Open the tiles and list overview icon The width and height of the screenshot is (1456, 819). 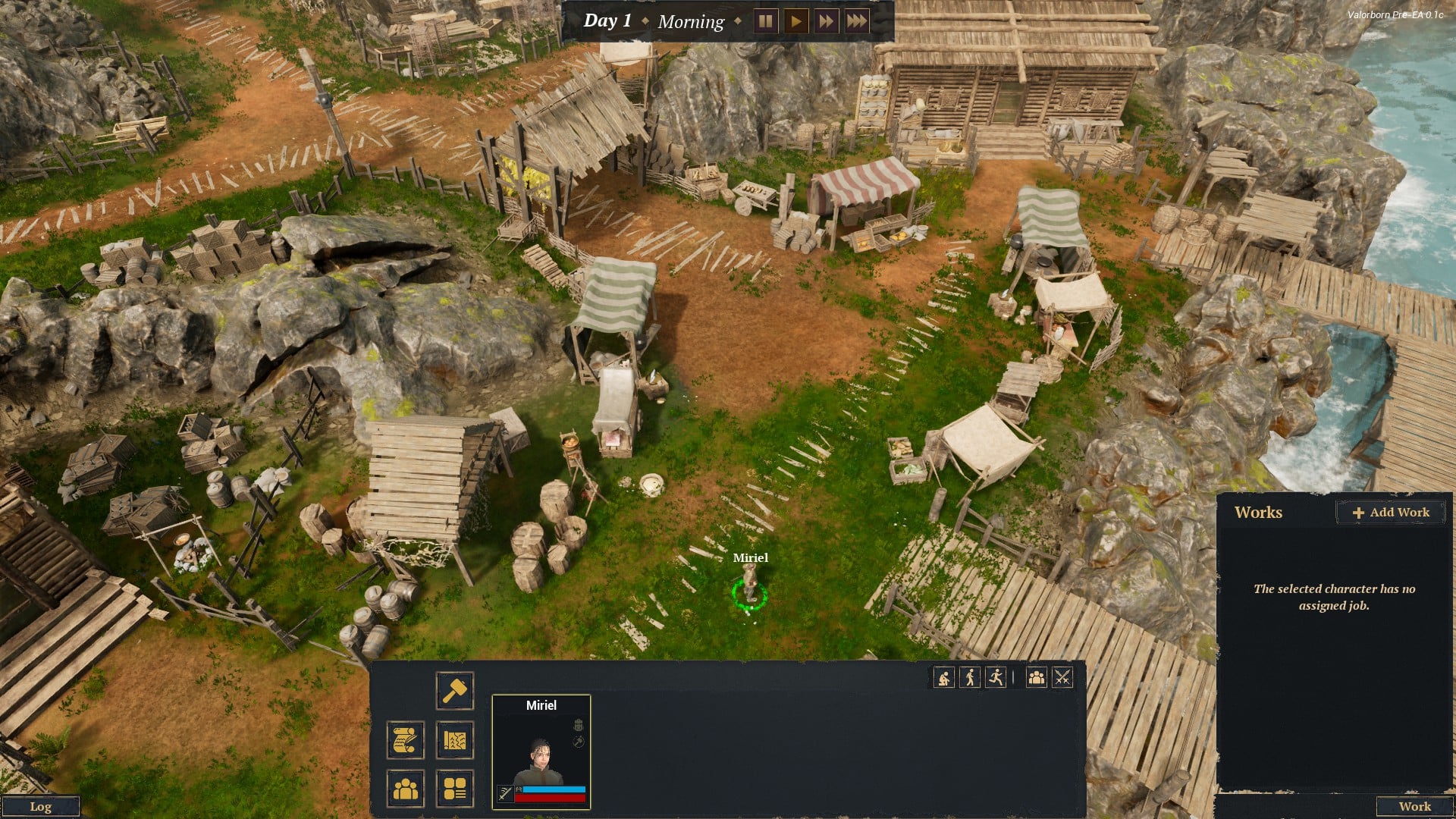click(x=454, y=789)
